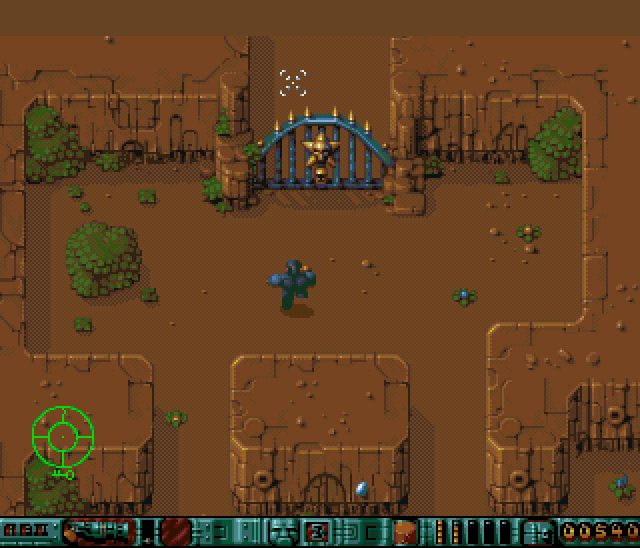Click the green circular radar scanner
Viewport: 640px width, 548px height.
coord(62,434)
